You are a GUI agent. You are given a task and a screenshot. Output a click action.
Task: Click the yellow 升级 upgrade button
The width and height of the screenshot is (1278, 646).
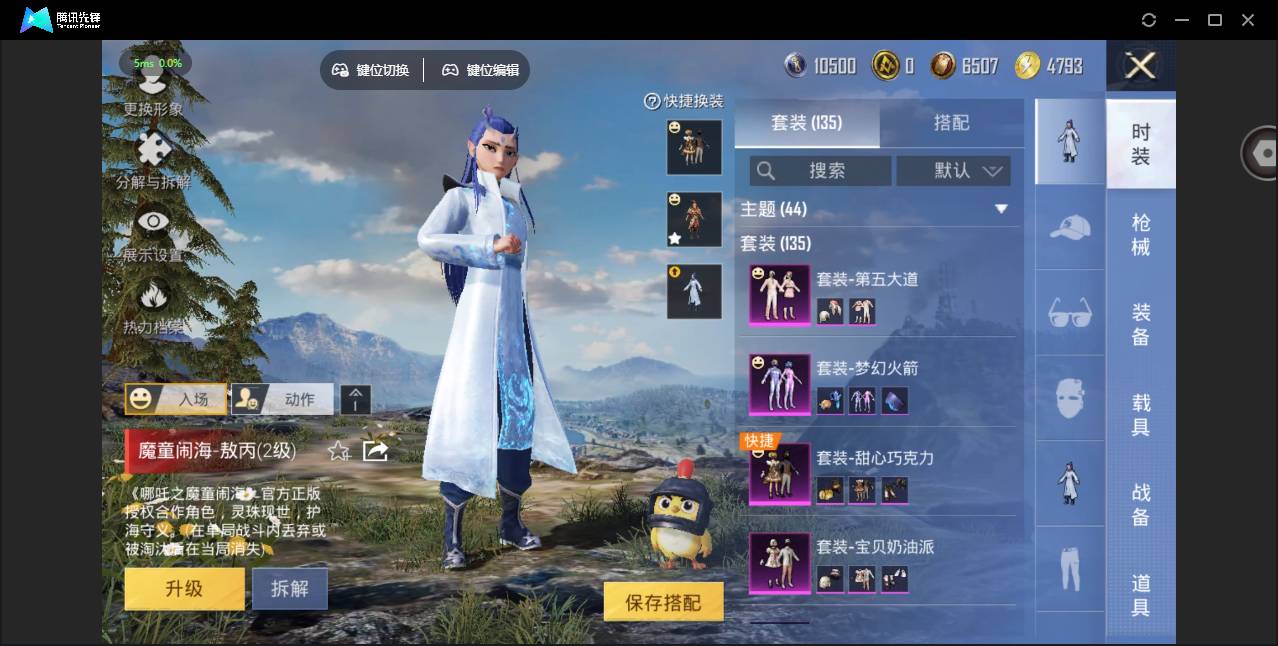(184, 589)
